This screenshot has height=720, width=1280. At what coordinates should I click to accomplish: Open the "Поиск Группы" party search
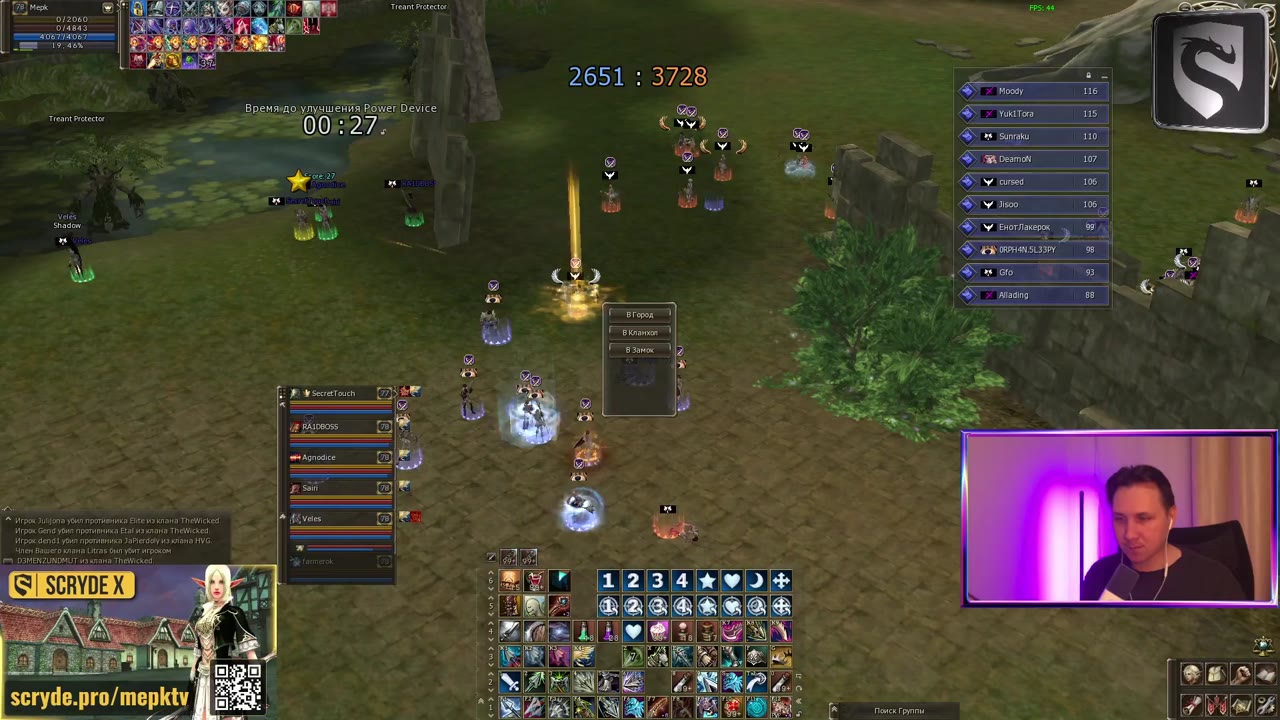tap(898, 711)
